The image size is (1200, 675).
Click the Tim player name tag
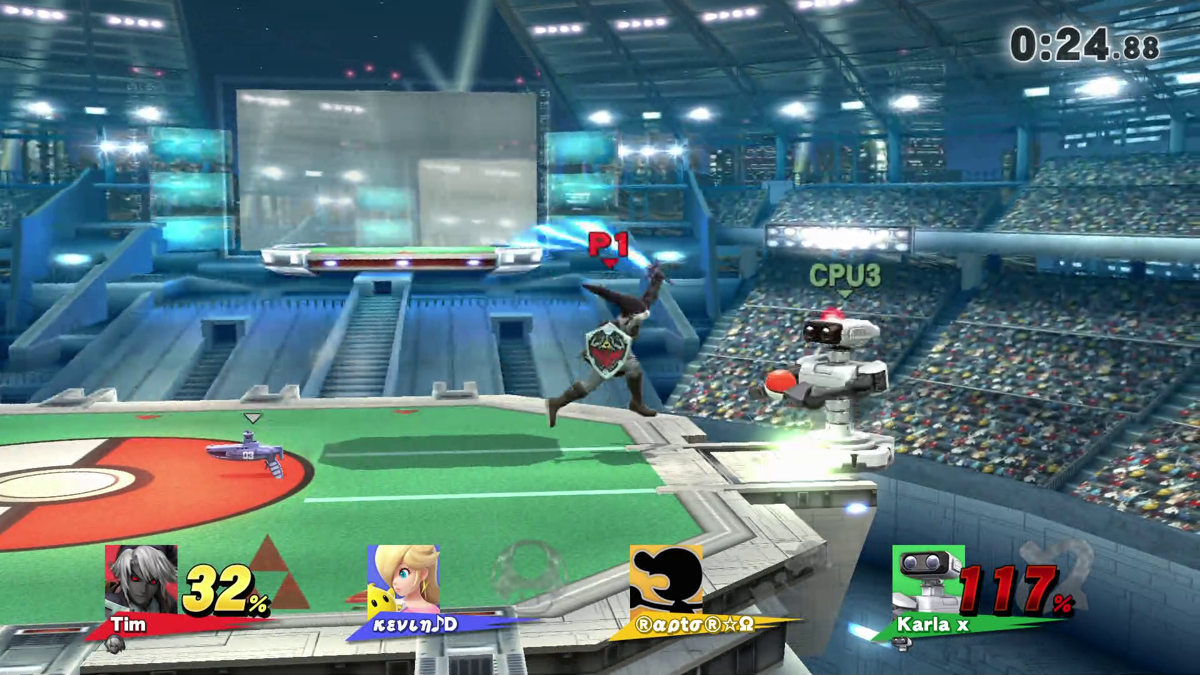pos(129,625)
